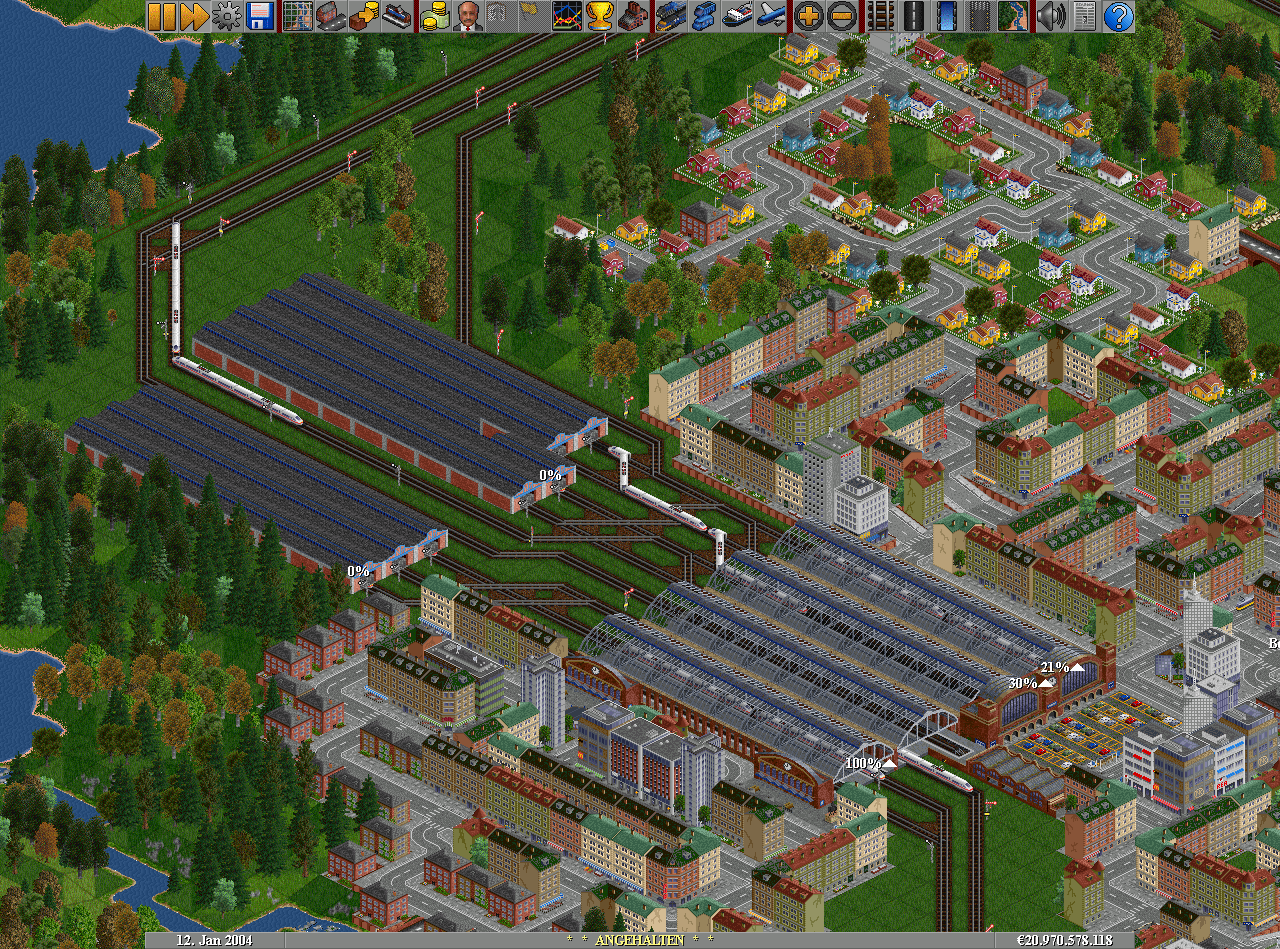
Task: Zoom out with the minus button
Action: tap(842, 15)
